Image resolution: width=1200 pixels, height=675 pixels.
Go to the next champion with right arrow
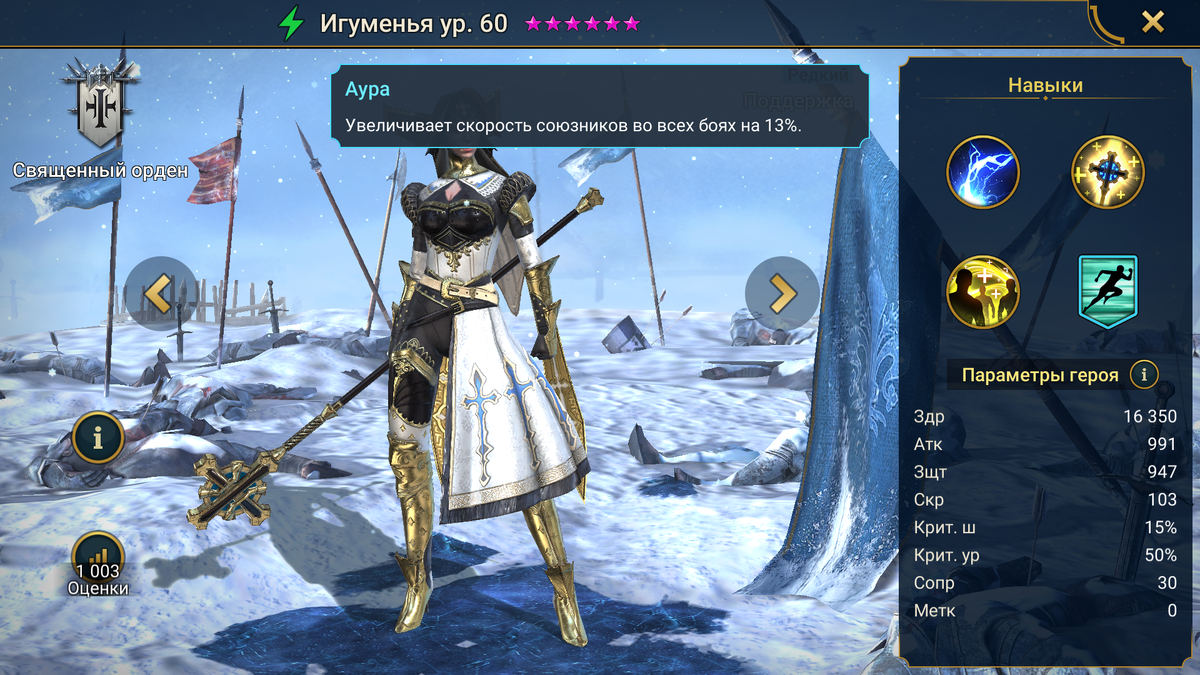point(782,293)
